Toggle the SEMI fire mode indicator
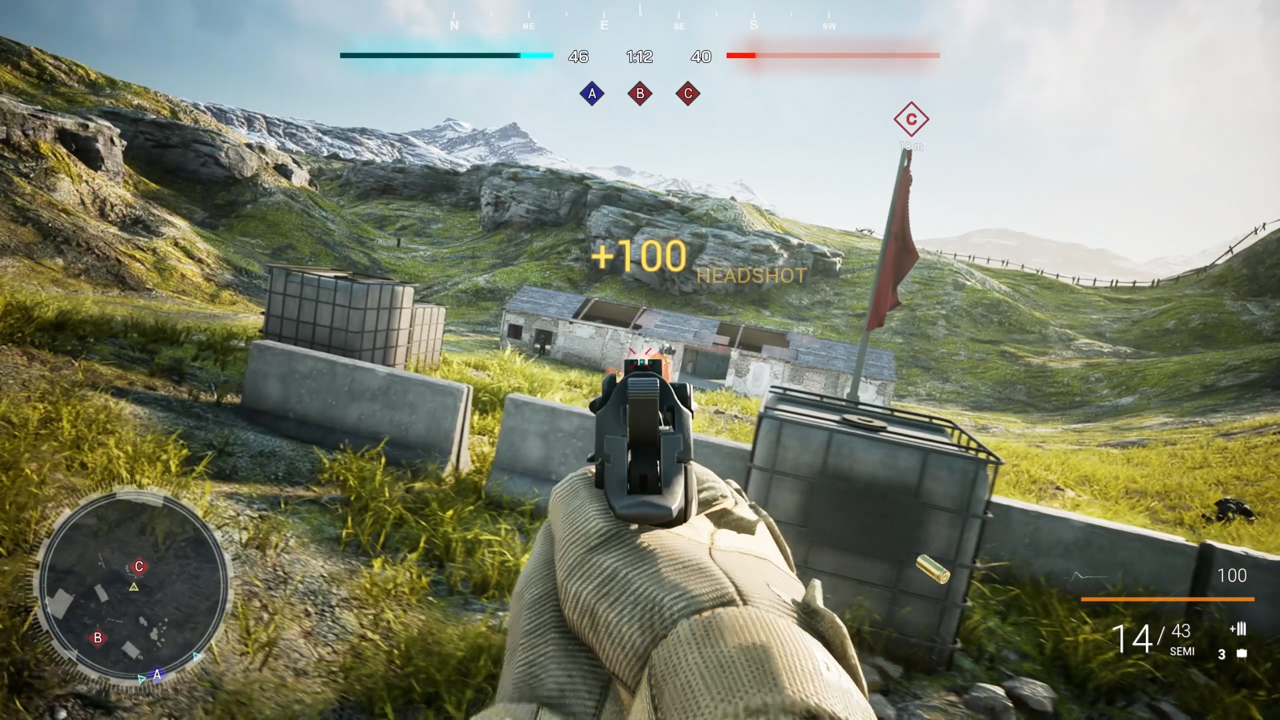Viewport: 1280px width, 720px height. tap(1182, 652)
